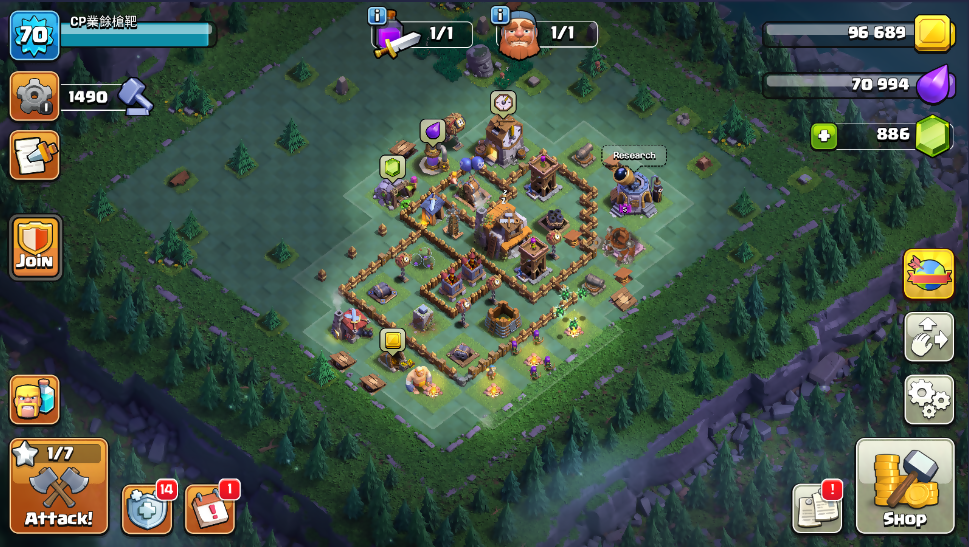Tap the level 70 experience badge

coord(33,35)
